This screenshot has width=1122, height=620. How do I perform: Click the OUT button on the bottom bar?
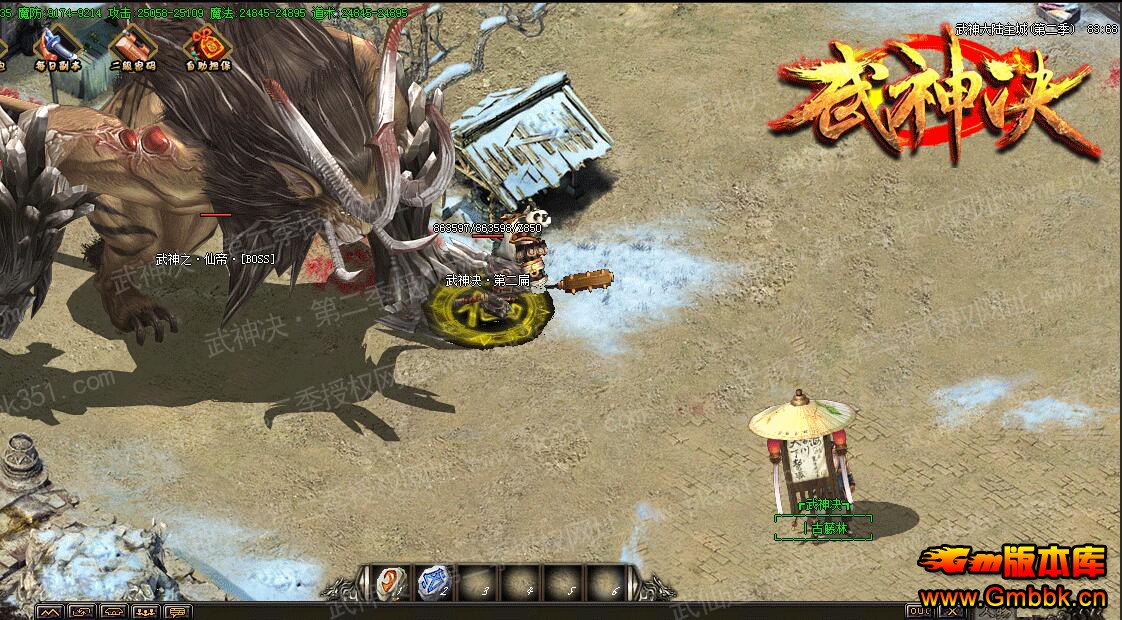(918, 611)
